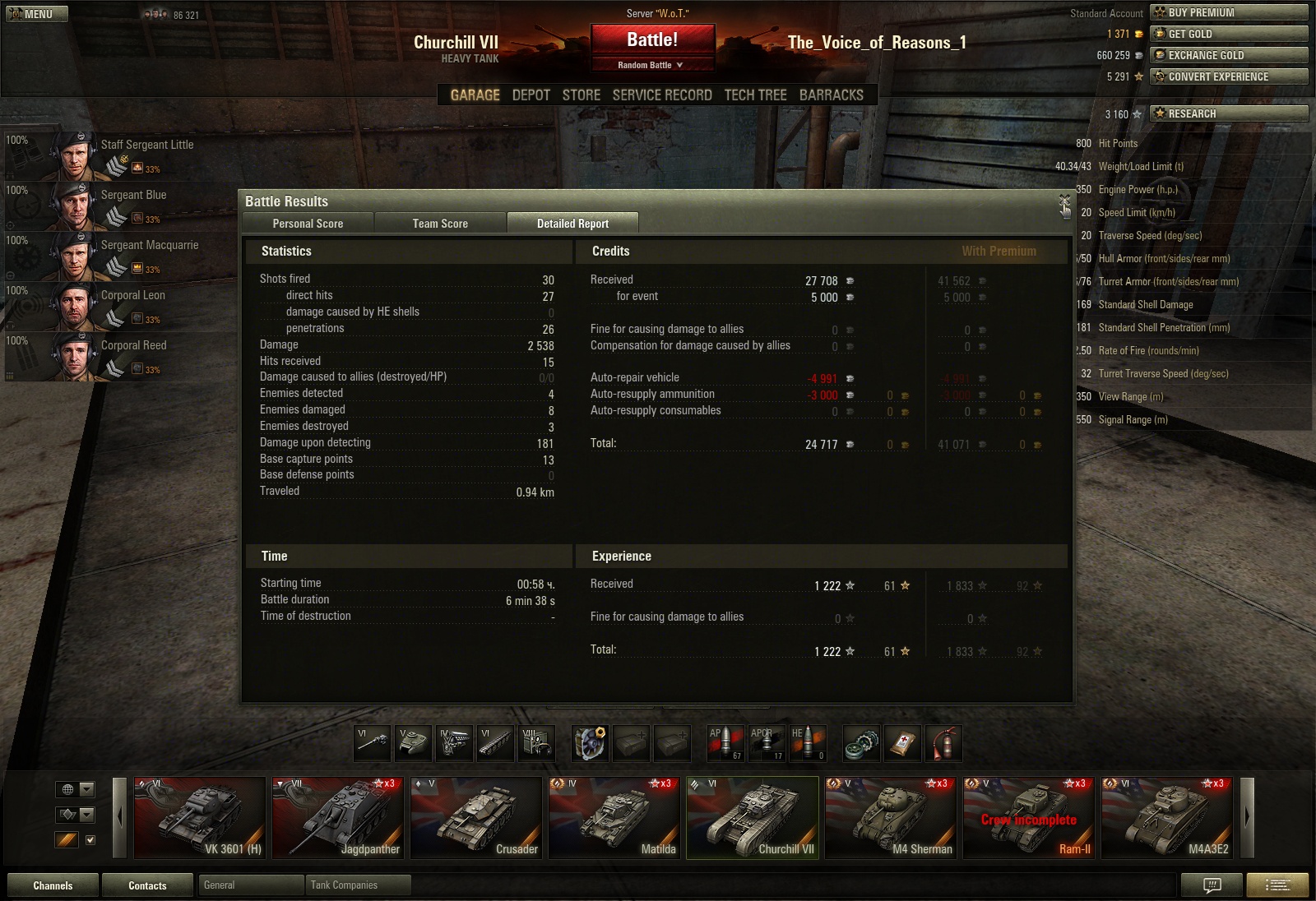This screenshot has width=1316, height=901.
Task: Choose Exchange Gold
Action: pos(1229,55)
